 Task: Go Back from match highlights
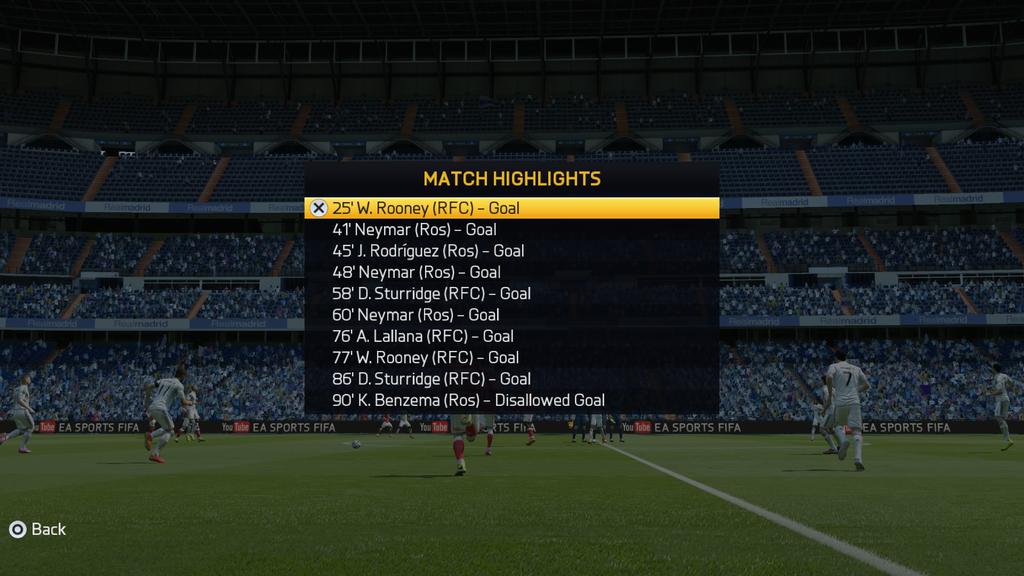37,529
